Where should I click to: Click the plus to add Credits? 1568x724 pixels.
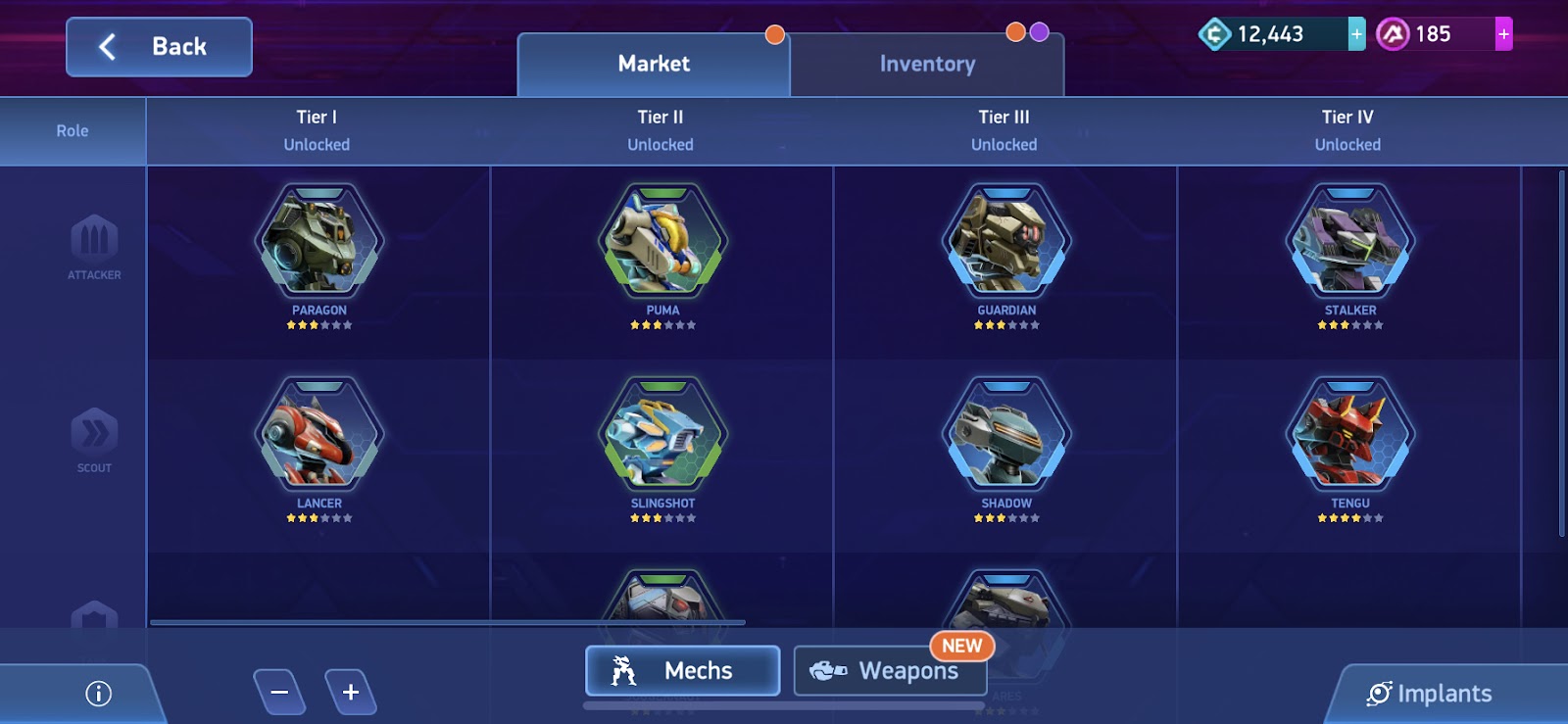[1355, 33]
